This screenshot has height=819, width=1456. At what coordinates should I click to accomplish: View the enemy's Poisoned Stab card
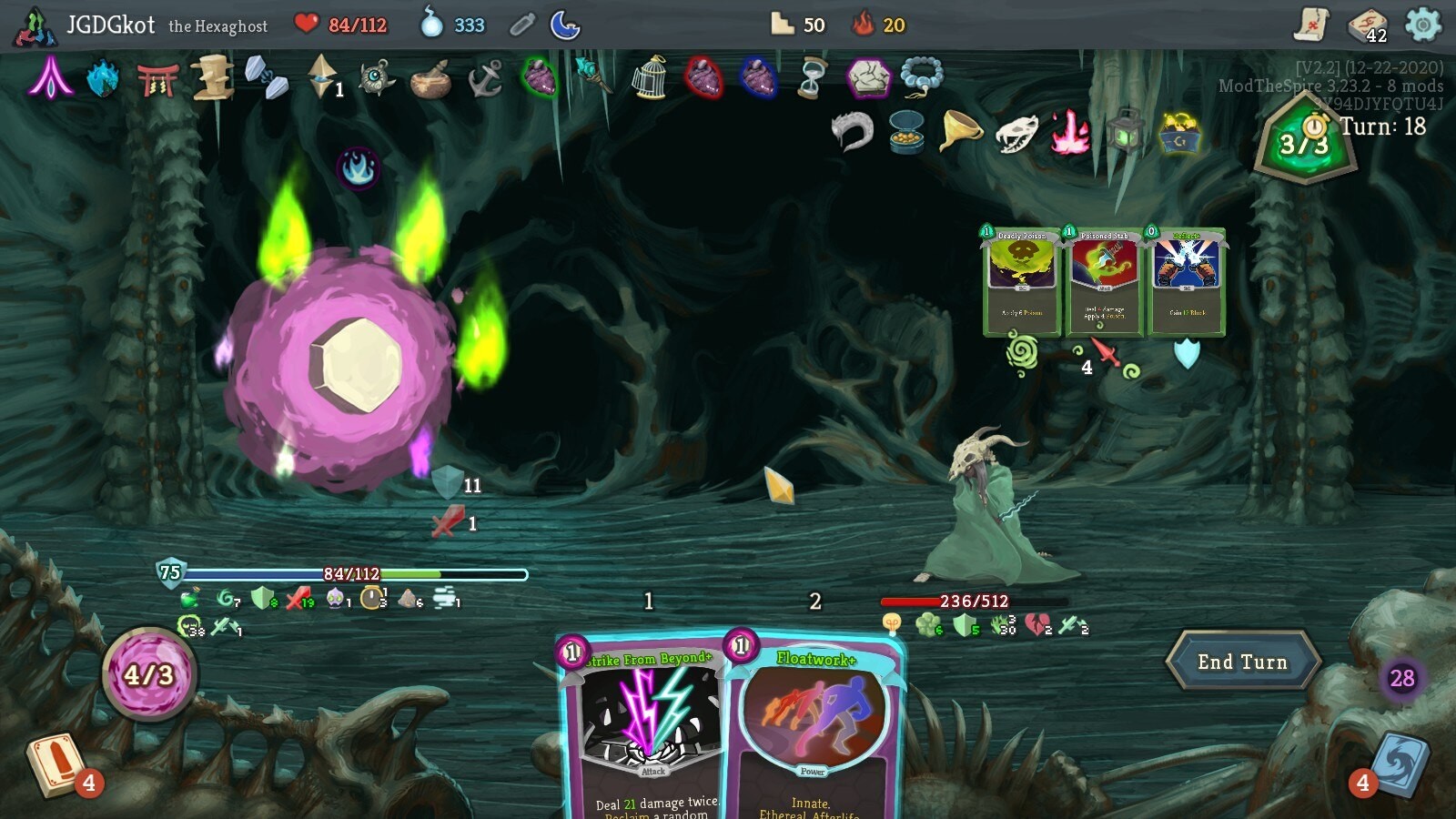click(x=1104, y=282)
